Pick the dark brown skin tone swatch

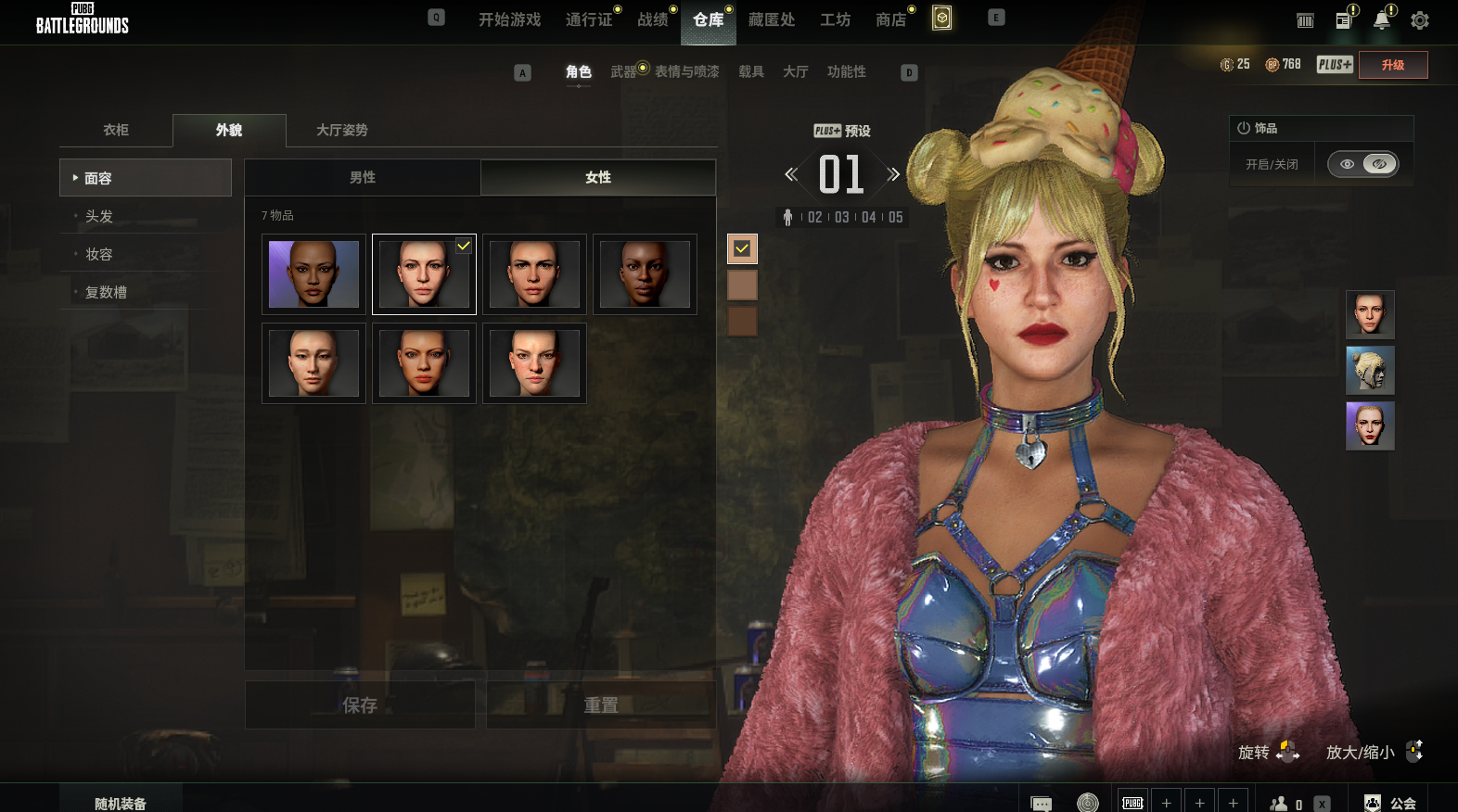point(742,322)
